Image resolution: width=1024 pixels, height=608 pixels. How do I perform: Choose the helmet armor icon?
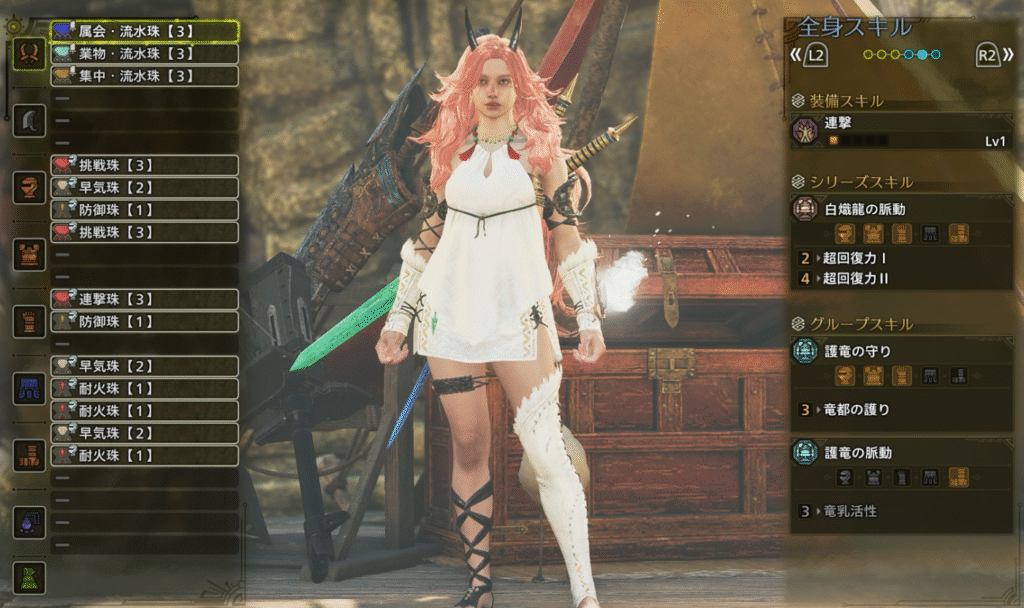28,188
